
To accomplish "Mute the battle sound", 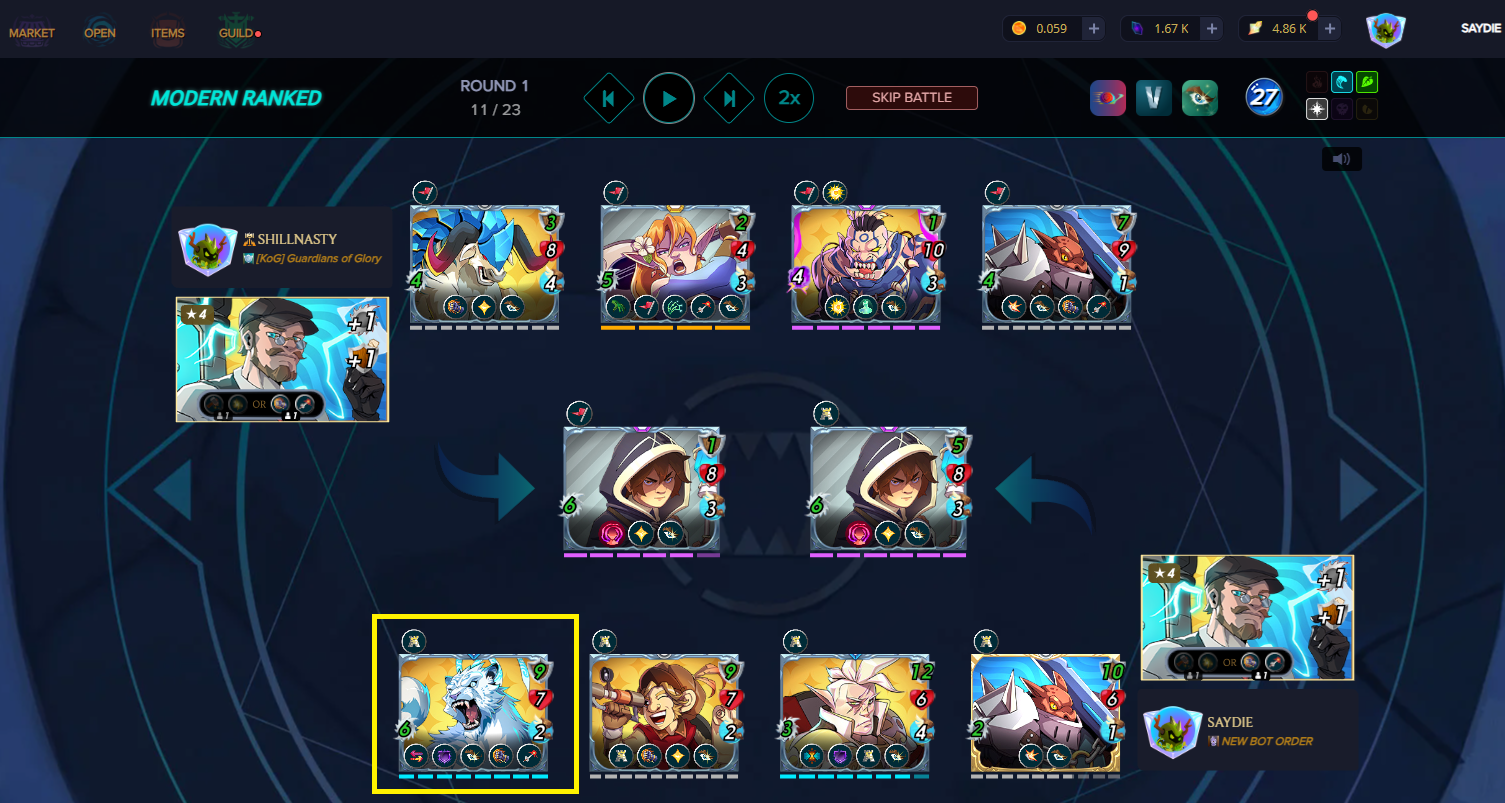I will [x=1341, y=159].
